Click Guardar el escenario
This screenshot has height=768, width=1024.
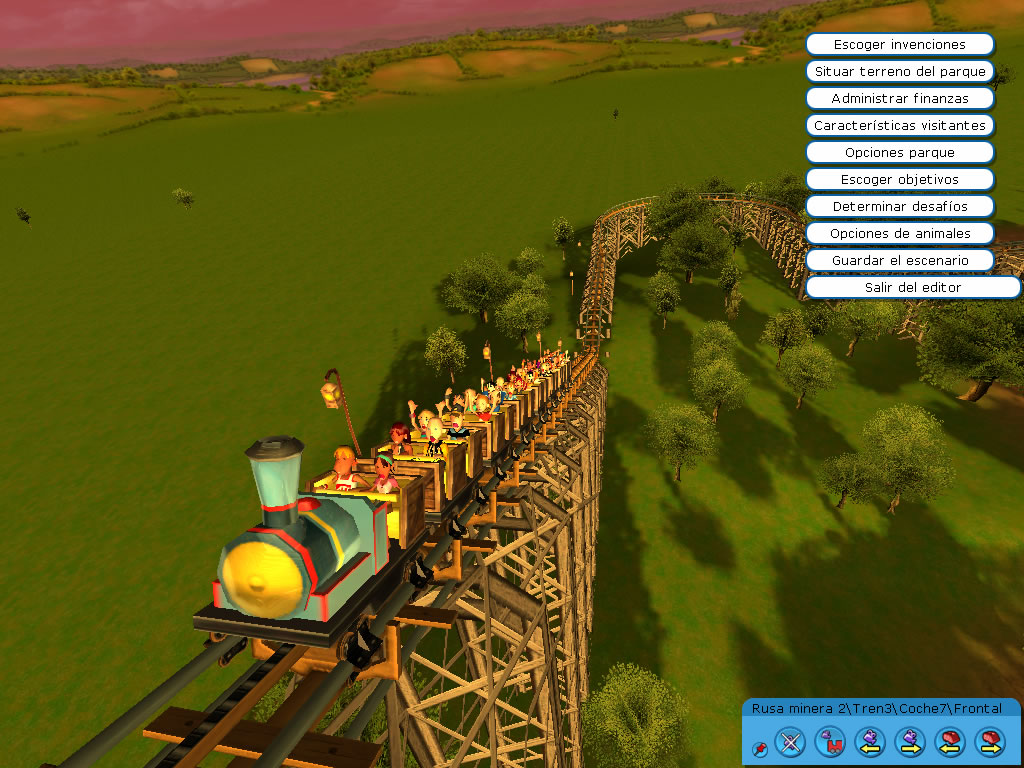coord(899,260)
